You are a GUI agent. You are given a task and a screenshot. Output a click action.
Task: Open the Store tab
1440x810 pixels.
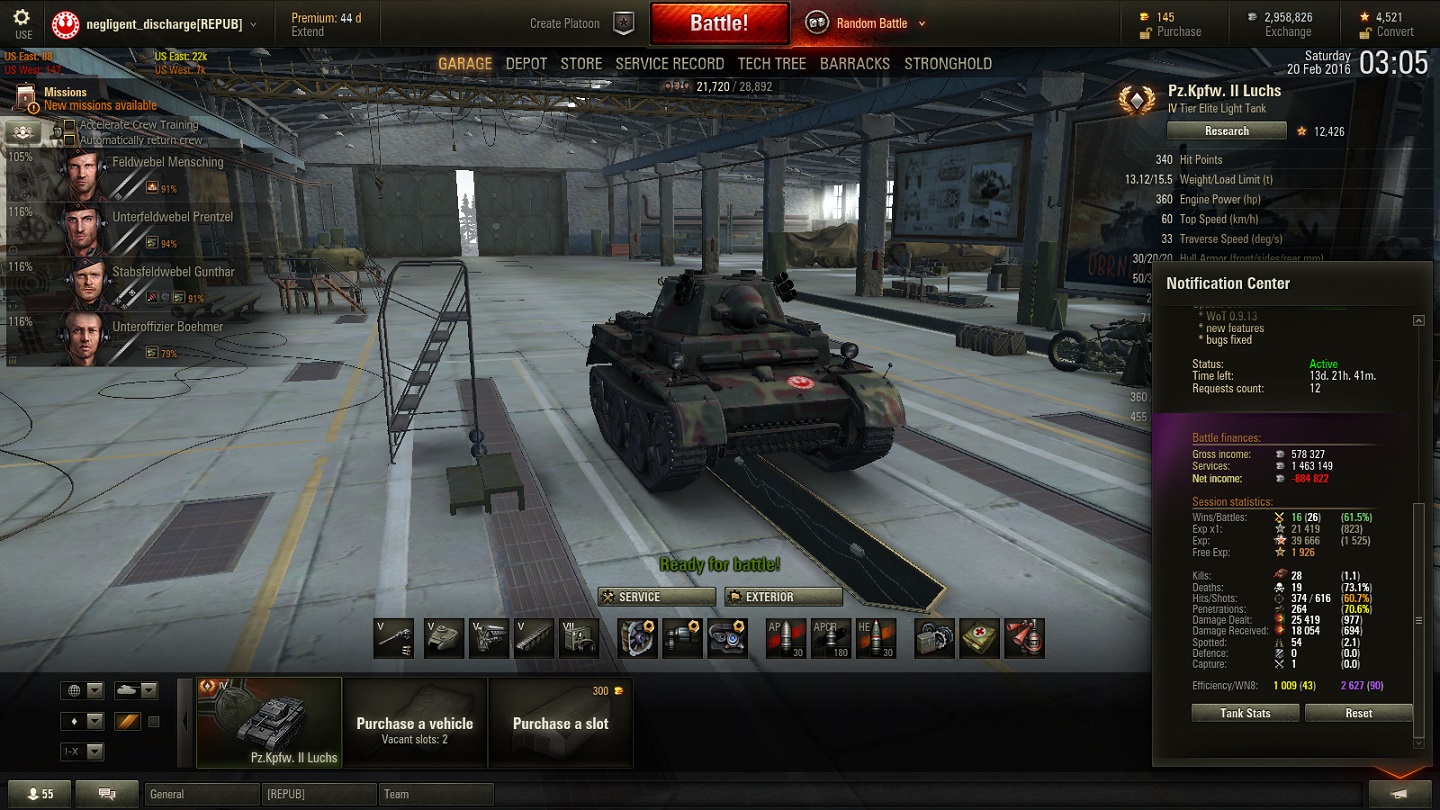[x=581, y=63]
